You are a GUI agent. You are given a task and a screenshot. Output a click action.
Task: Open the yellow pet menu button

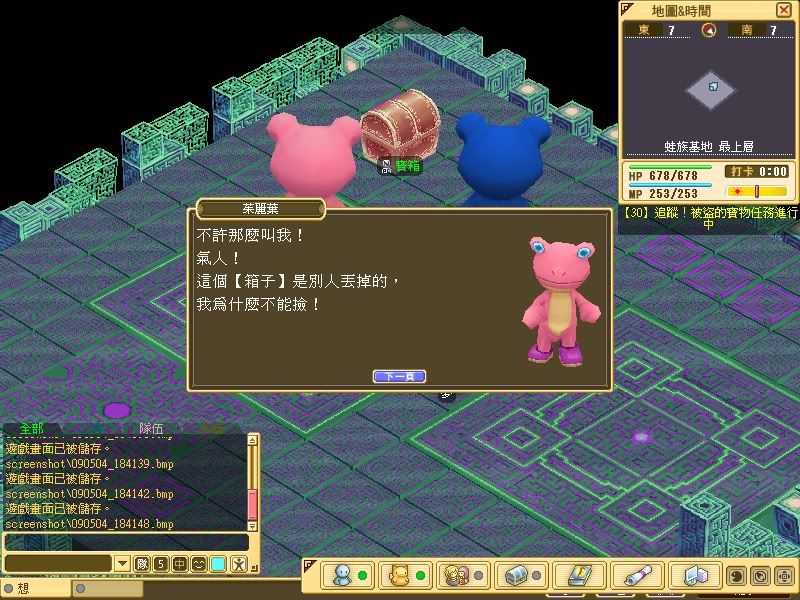coord(400,576)
